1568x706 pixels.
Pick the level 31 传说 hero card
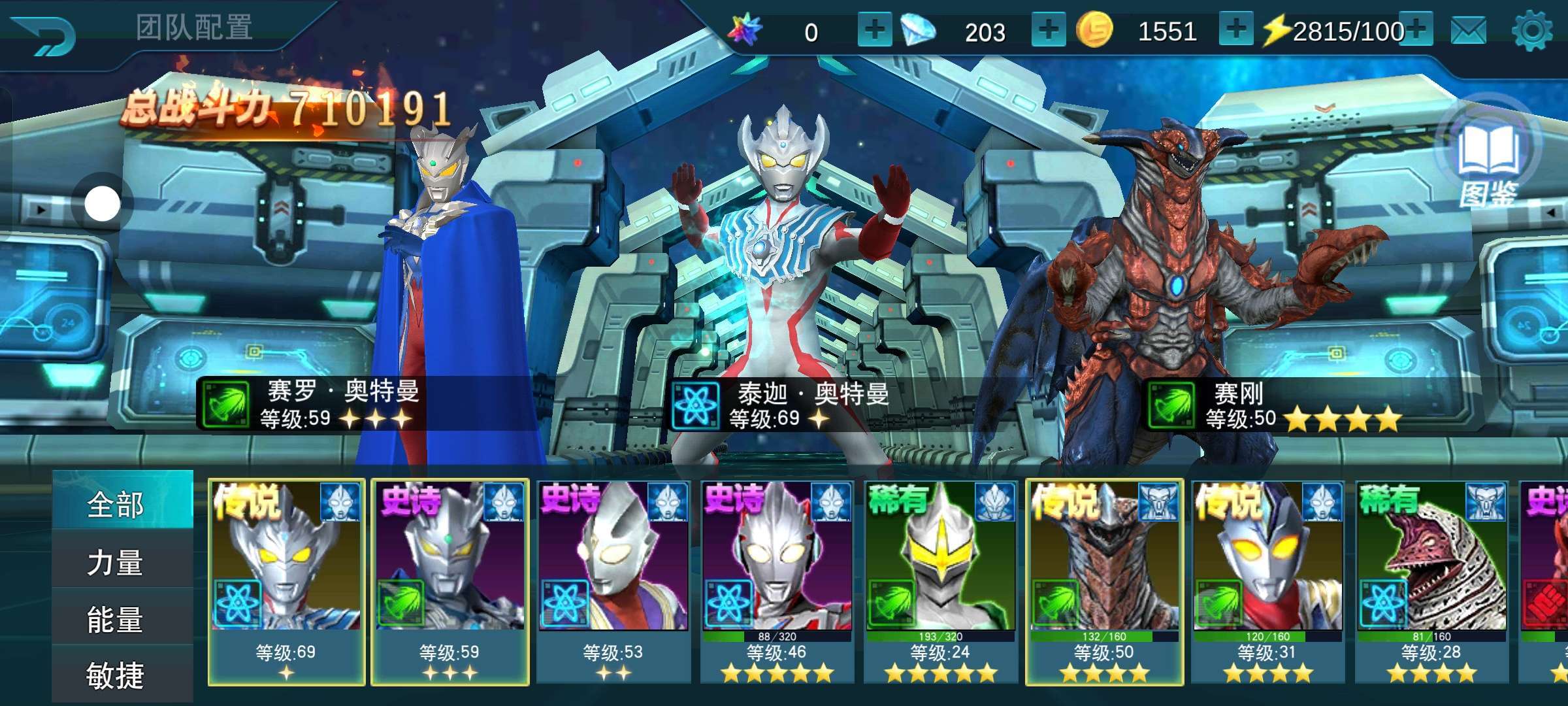coord(1268,582)
